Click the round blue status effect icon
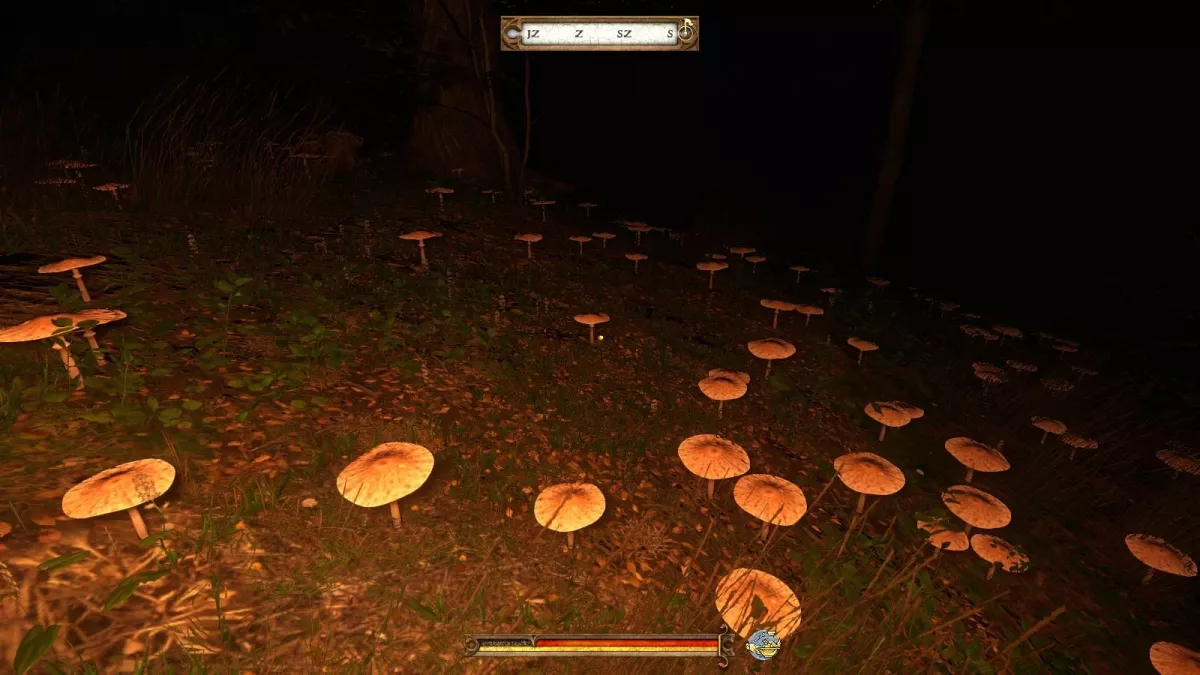Viewport: 1200px width, 675px height. 763,644
